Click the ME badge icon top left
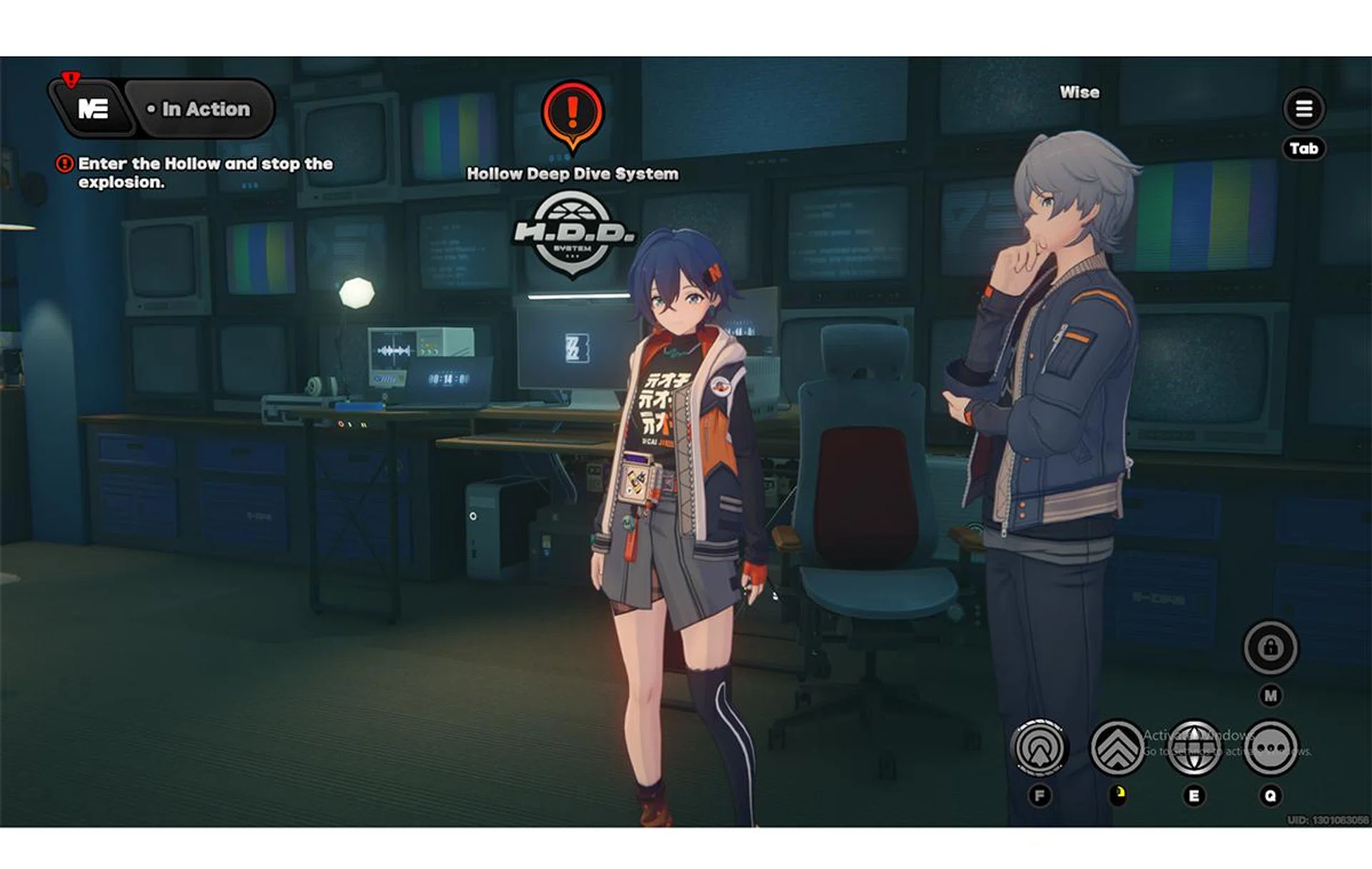 click(x=95, y=109)
